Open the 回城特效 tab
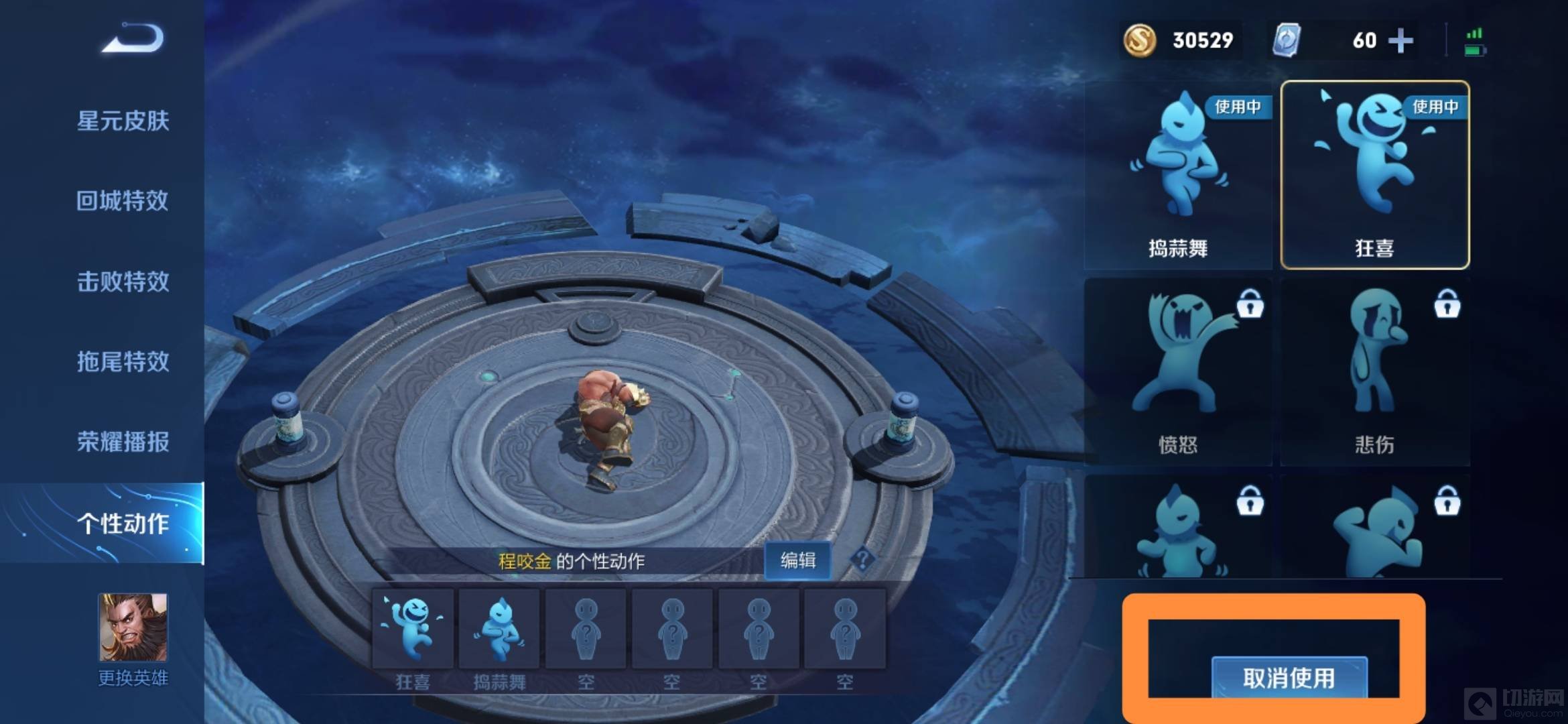The height and width of the screenshot is (724, 1568). (123, 201)
